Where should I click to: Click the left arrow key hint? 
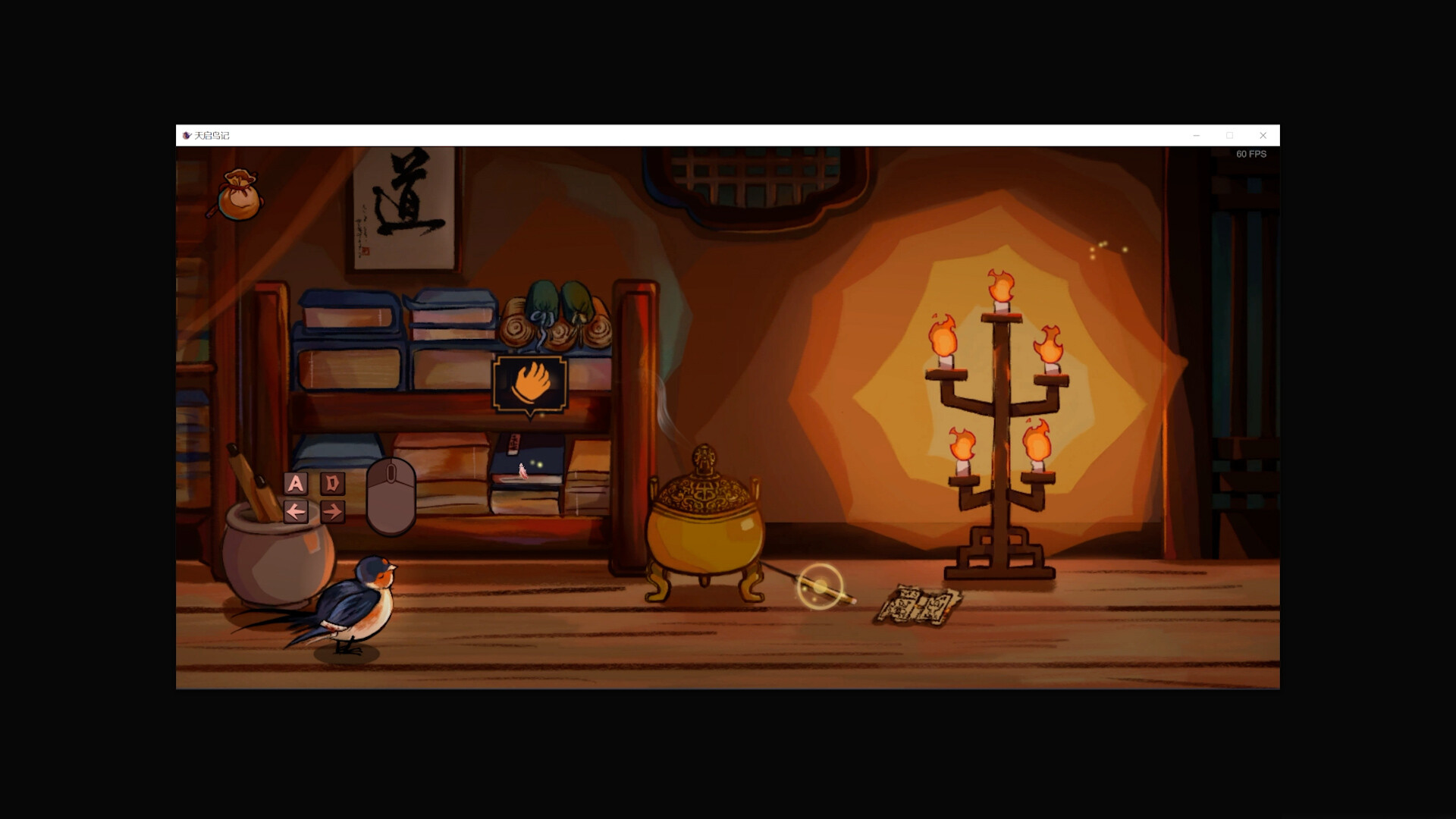pyautogui.click(x=297, y=512)
